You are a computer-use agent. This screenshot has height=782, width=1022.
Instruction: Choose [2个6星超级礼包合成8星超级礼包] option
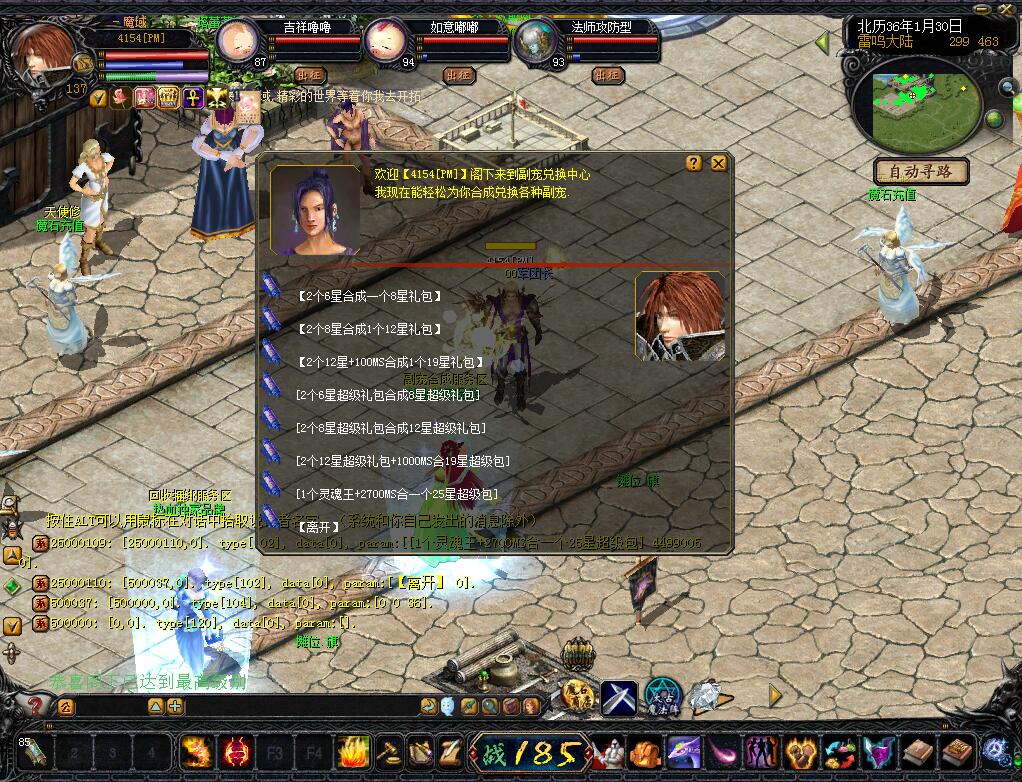click(388, 395)
